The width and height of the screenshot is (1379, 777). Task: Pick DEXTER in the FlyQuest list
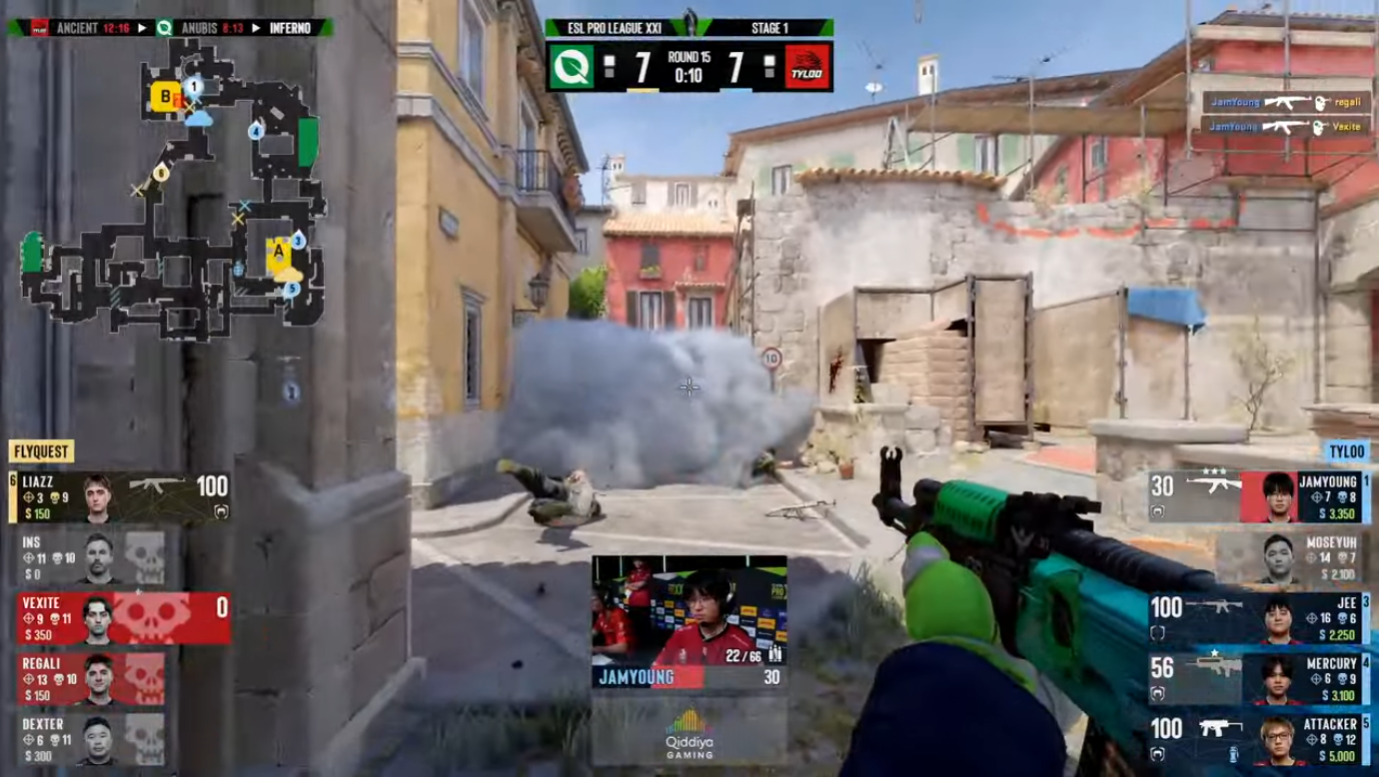click(95, 738)
